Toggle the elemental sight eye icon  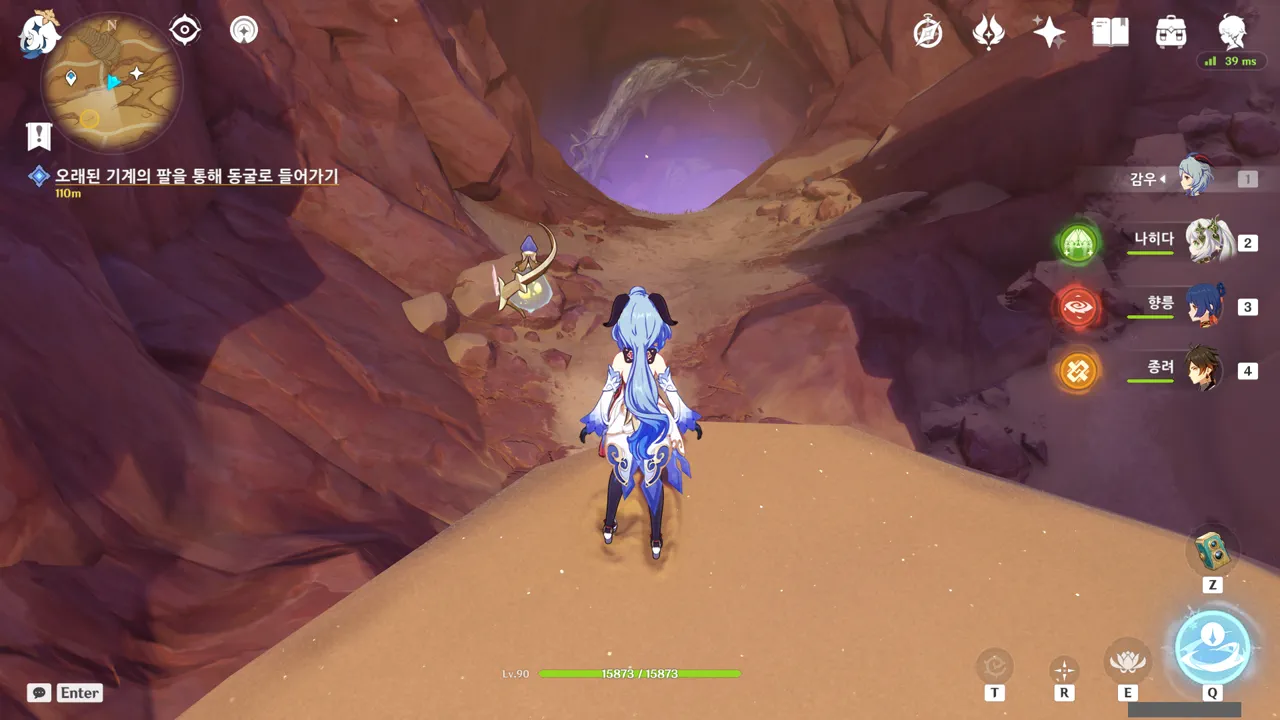click(185, 30)
